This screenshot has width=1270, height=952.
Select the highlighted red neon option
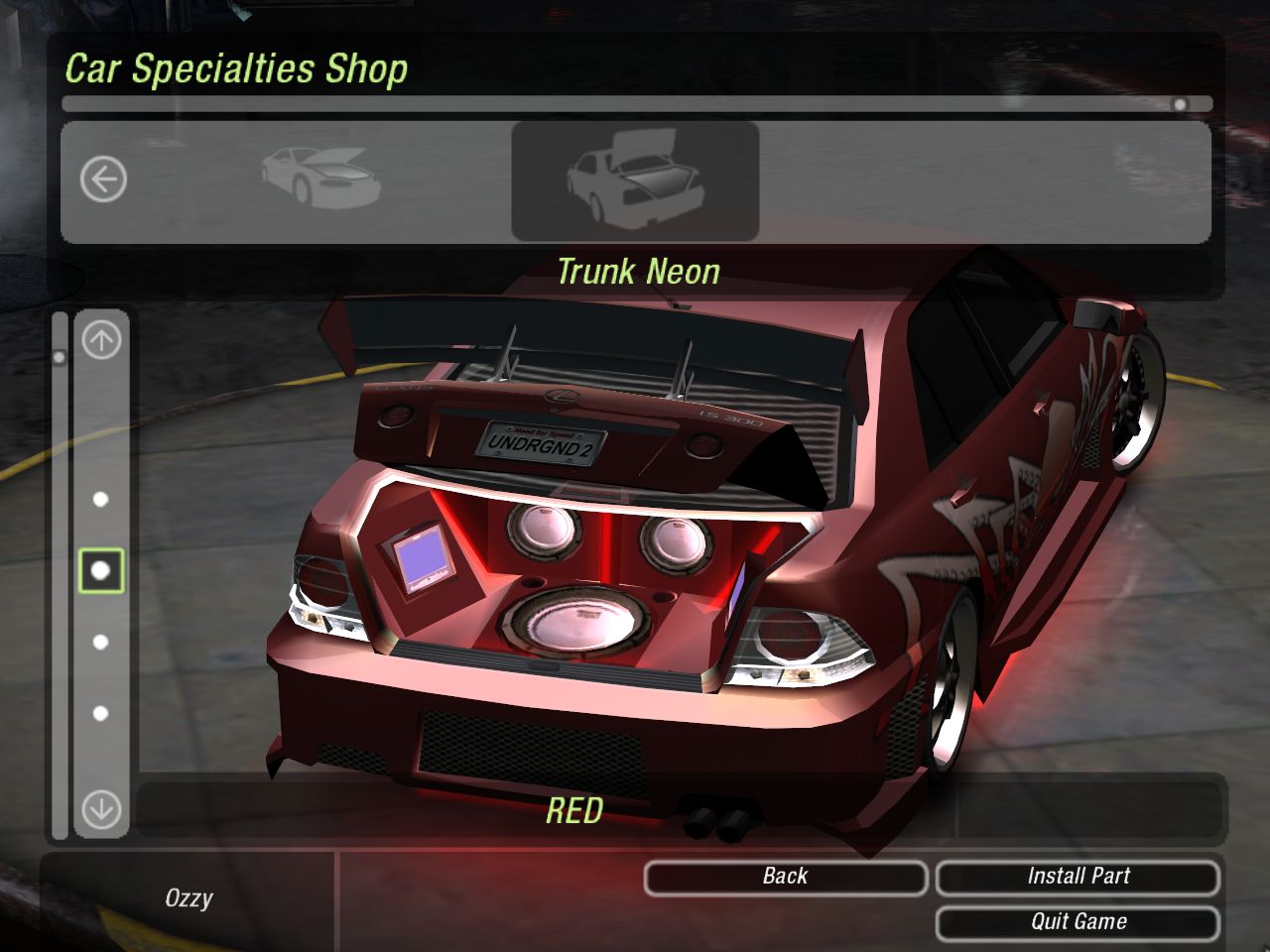click(x=100, y=570)
